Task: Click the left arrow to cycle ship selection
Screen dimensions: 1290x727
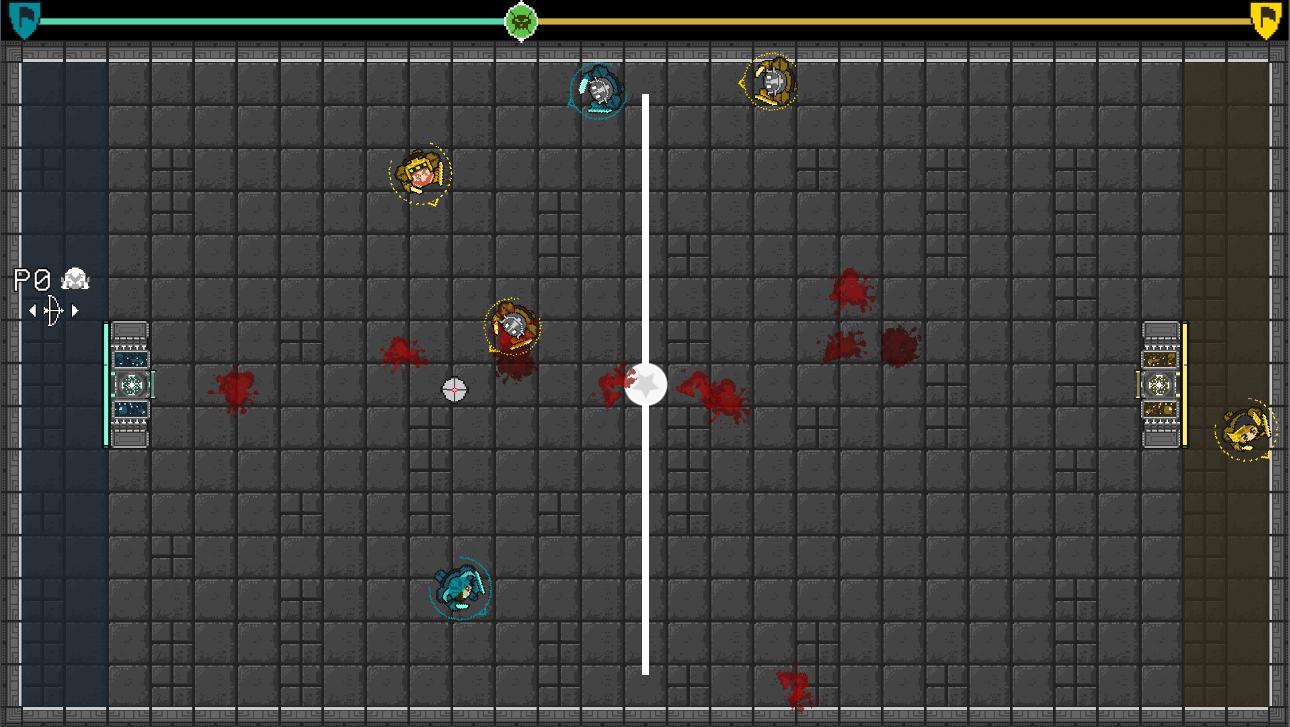Action: pyautogui.click(x=31, y=310)
